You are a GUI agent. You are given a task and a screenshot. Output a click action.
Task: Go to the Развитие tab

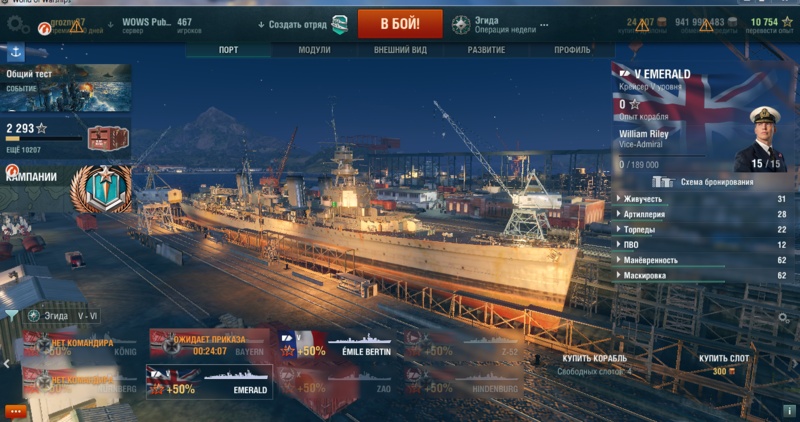[486, 49]
